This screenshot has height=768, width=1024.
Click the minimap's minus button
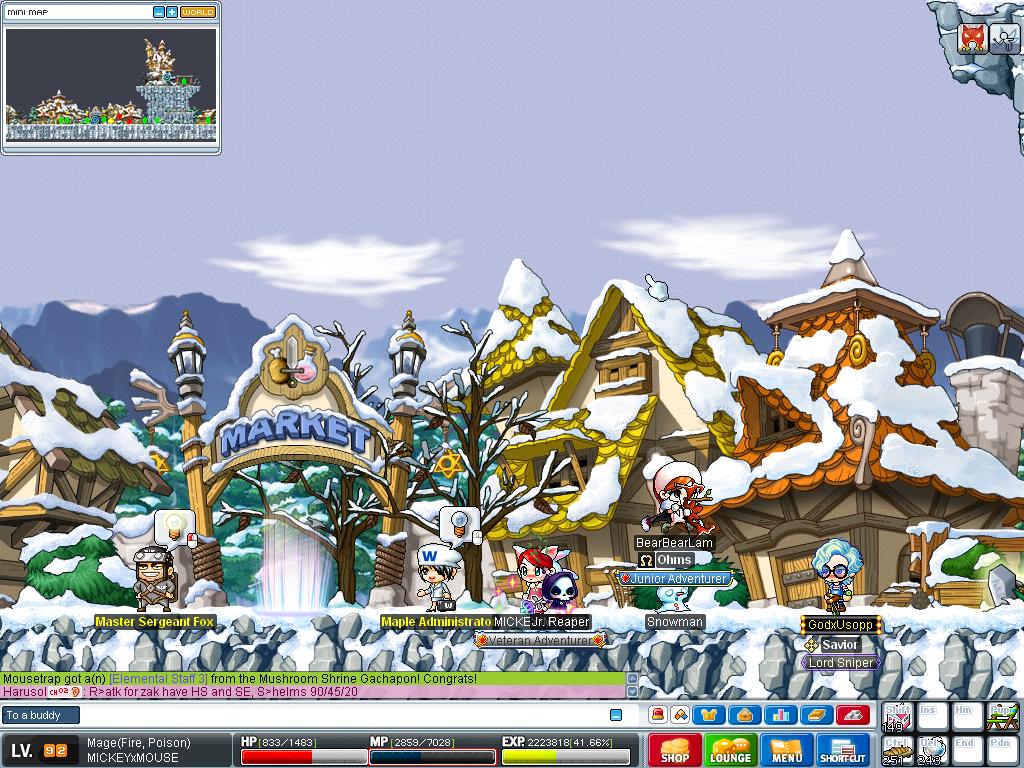point(159,12)
